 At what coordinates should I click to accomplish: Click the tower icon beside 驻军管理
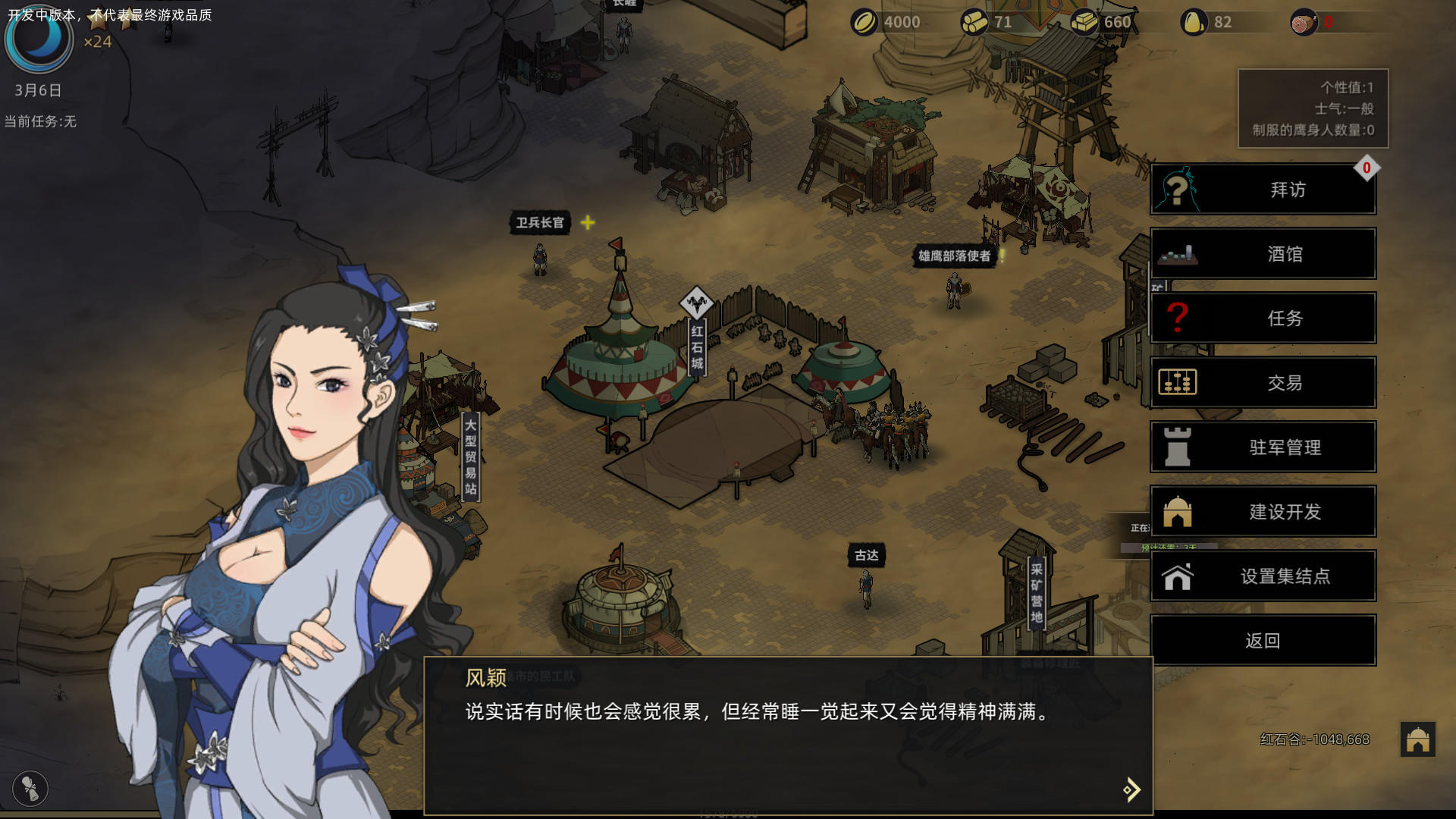1178,447
